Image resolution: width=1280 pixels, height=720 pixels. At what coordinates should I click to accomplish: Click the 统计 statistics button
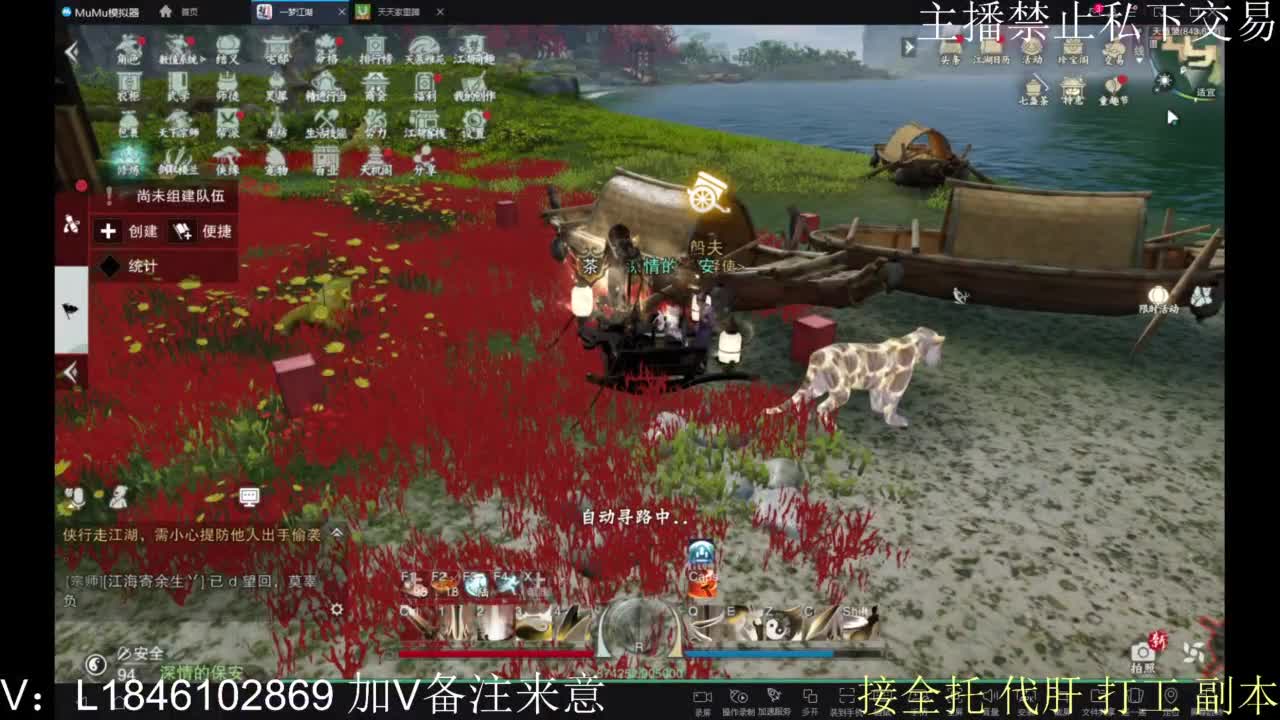click(x=143, y=264)
